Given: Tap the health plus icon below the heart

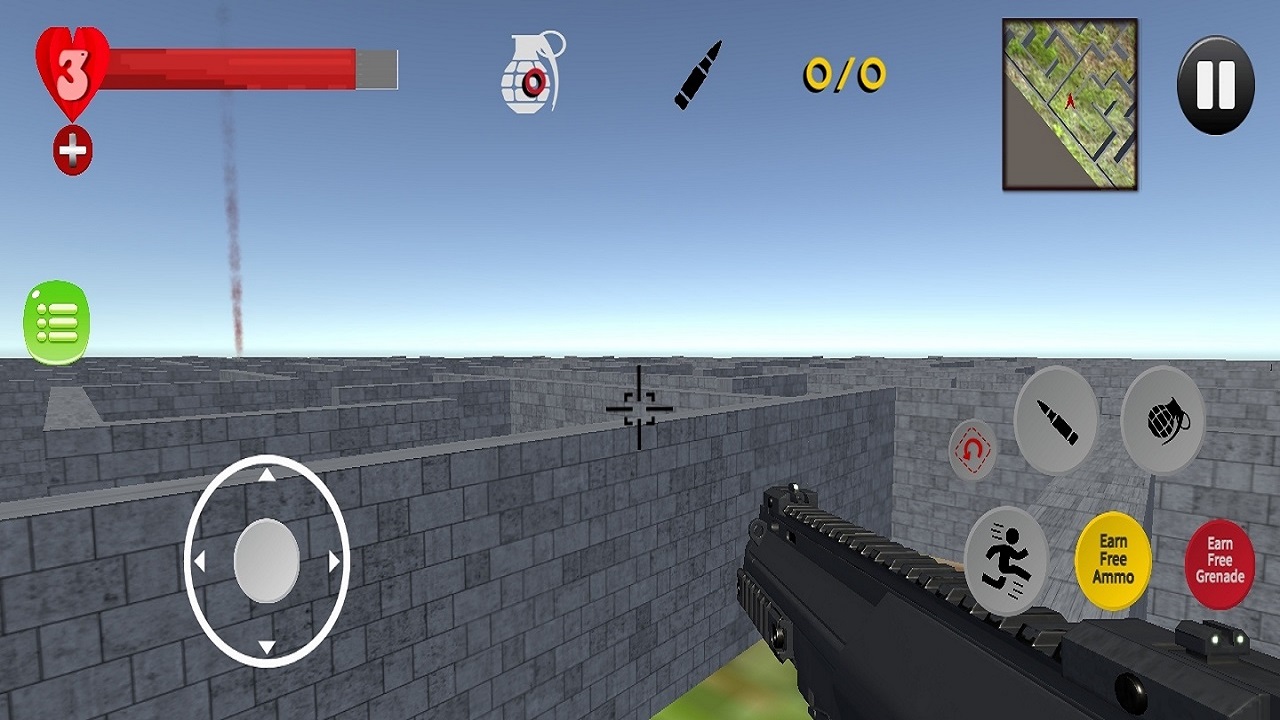Looking at the screenshot, I should tap(70, 150).
